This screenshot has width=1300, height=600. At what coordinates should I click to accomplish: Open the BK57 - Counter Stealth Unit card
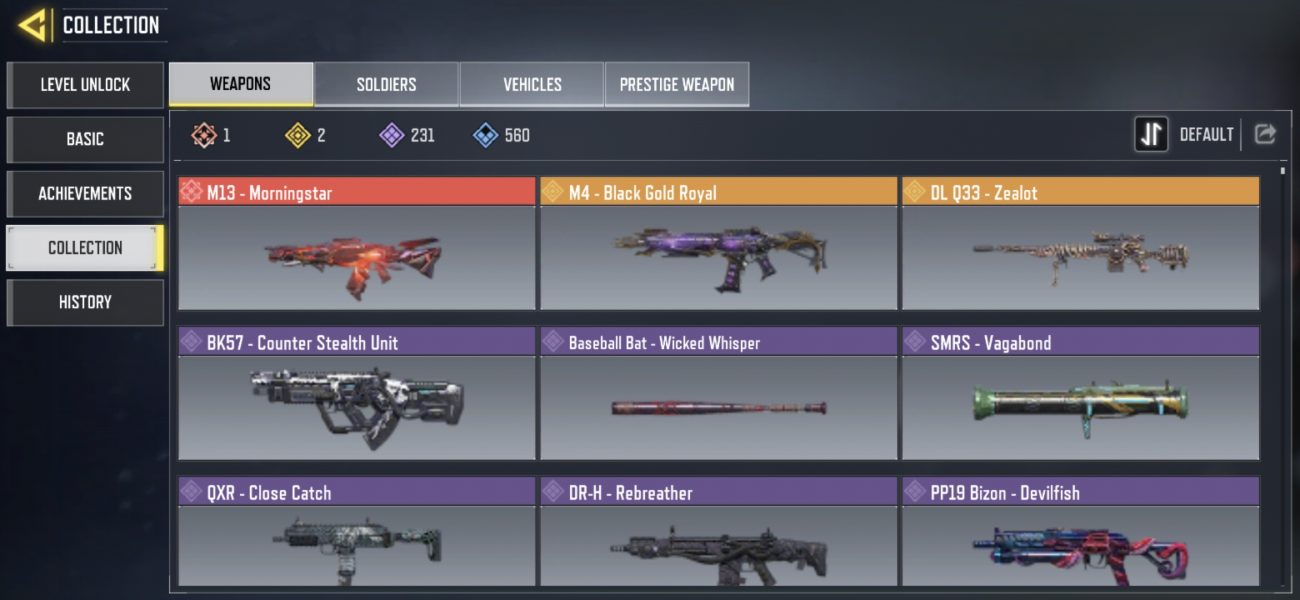point(357,395)
